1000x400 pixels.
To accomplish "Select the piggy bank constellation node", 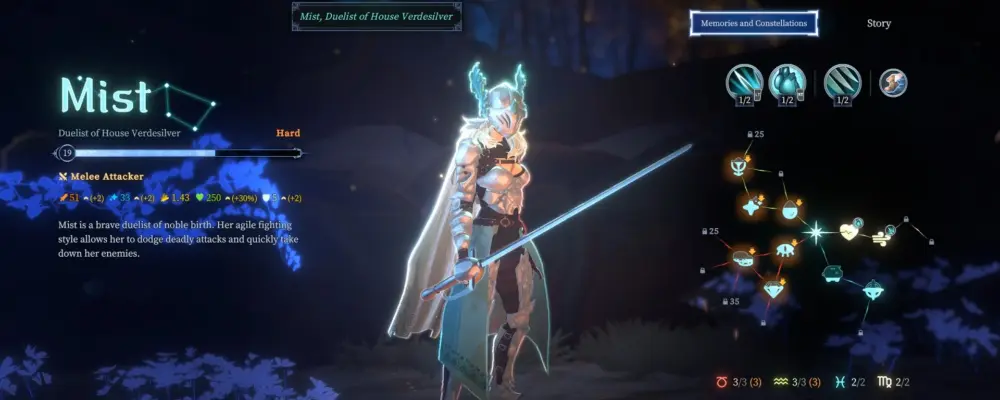I will pyautogui.click(x=831, y=271).
